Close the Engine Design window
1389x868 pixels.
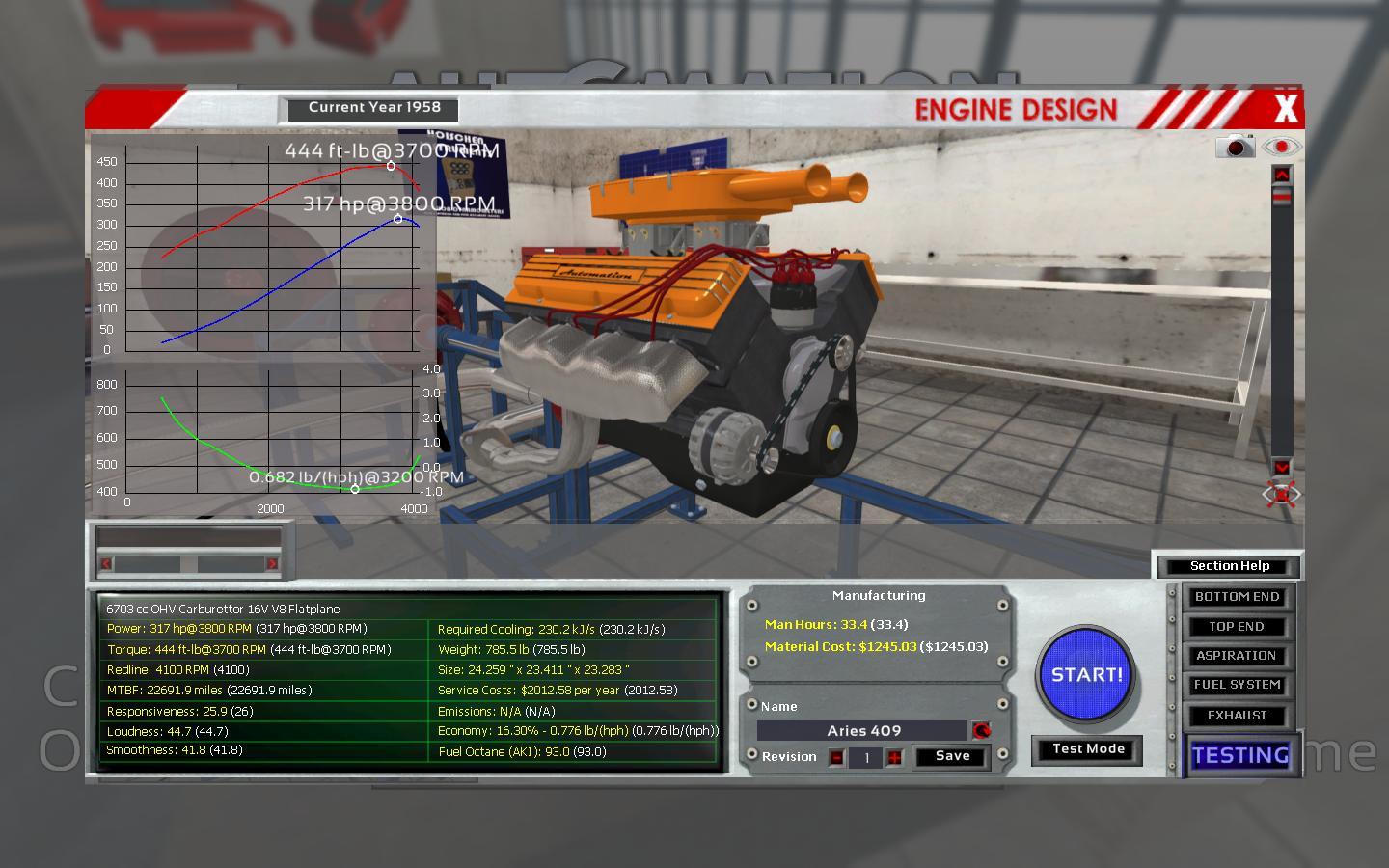tap(1285, 109)
